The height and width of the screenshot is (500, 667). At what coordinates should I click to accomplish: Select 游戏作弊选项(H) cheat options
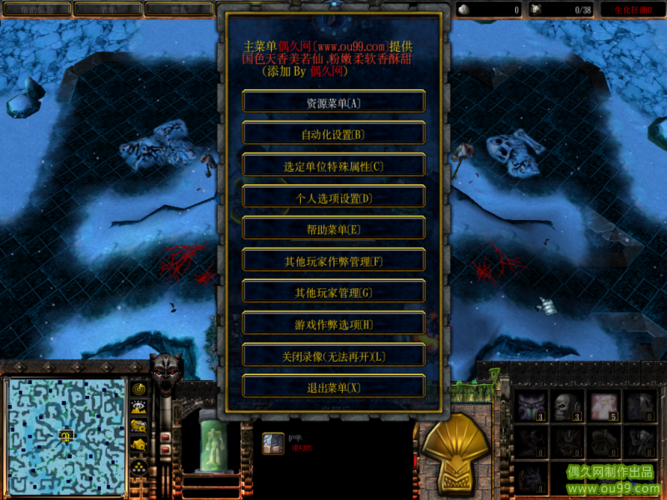coord(333,324)
